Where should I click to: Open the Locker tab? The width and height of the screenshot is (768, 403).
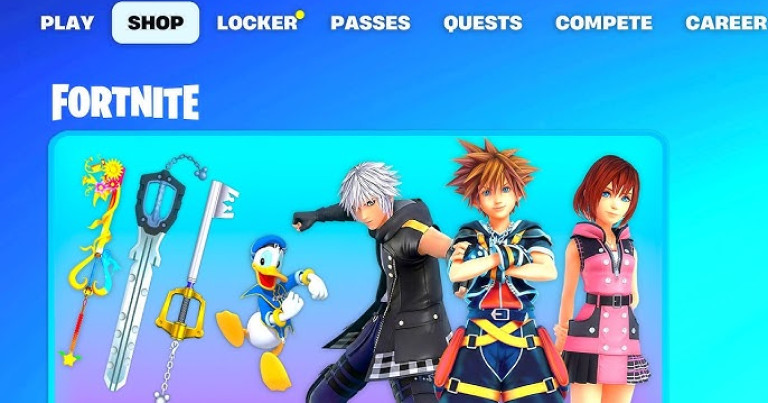257,23
